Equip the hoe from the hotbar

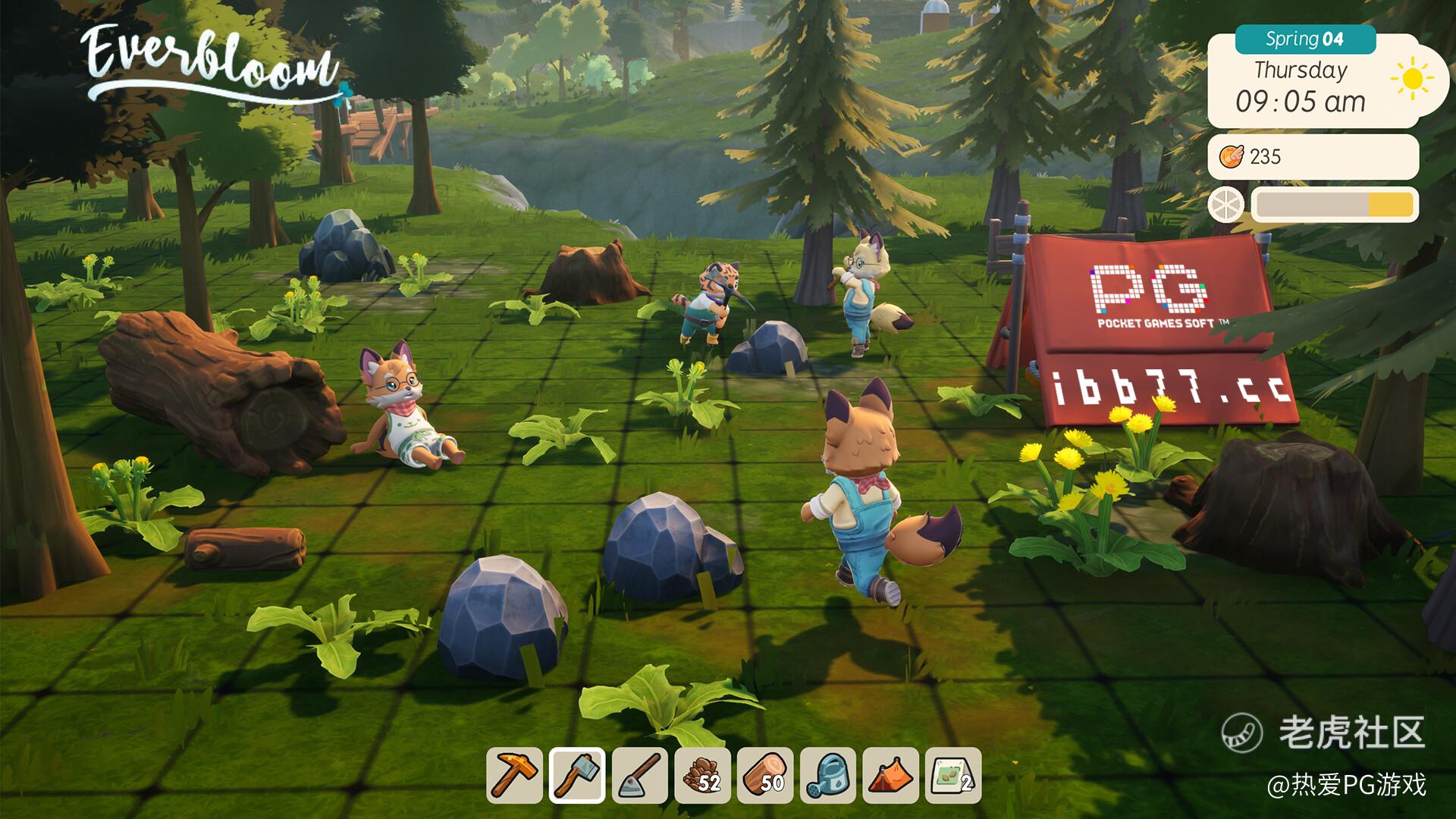(640, 775)
